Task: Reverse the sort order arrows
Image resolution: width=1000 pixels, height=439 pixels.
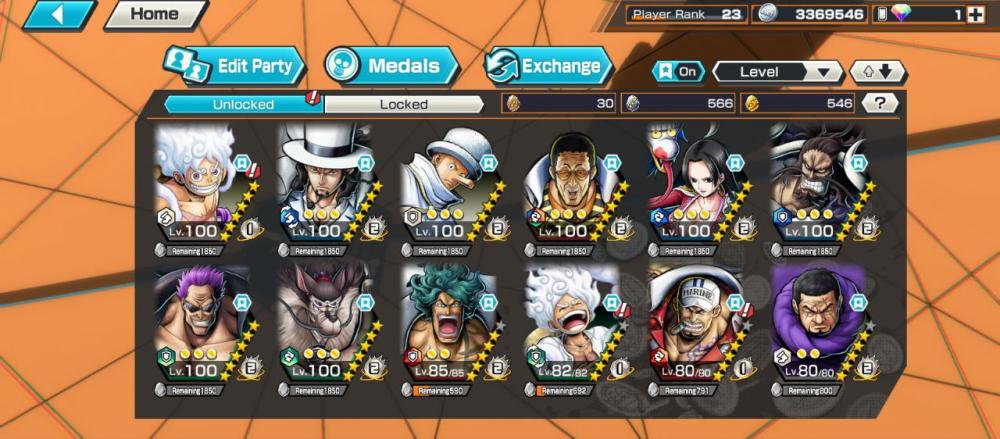Action: [x=877, y=71]
